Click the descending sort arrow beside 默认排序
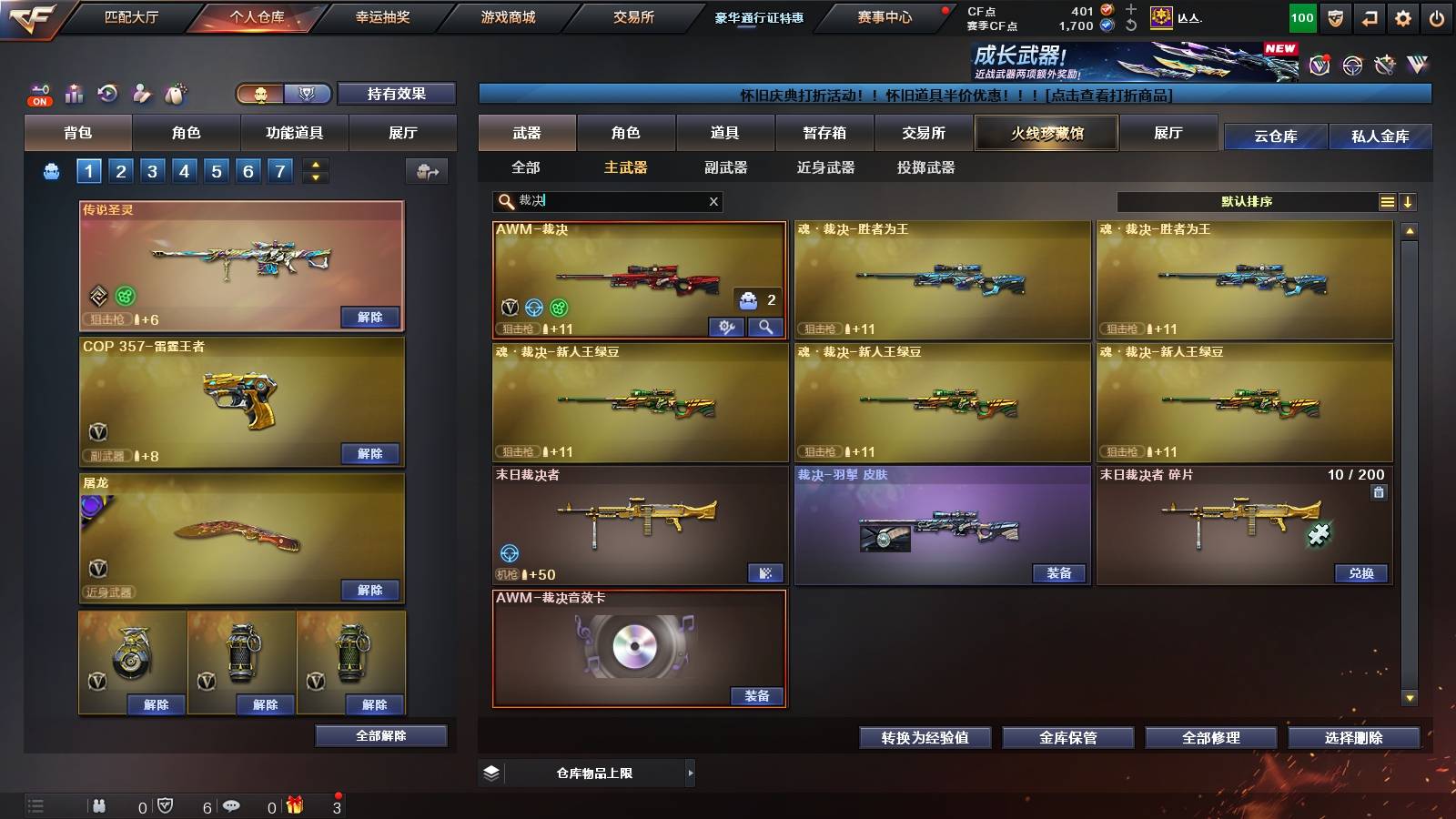Screen dimensions: 1456x819 click(x=1409, y=201)
